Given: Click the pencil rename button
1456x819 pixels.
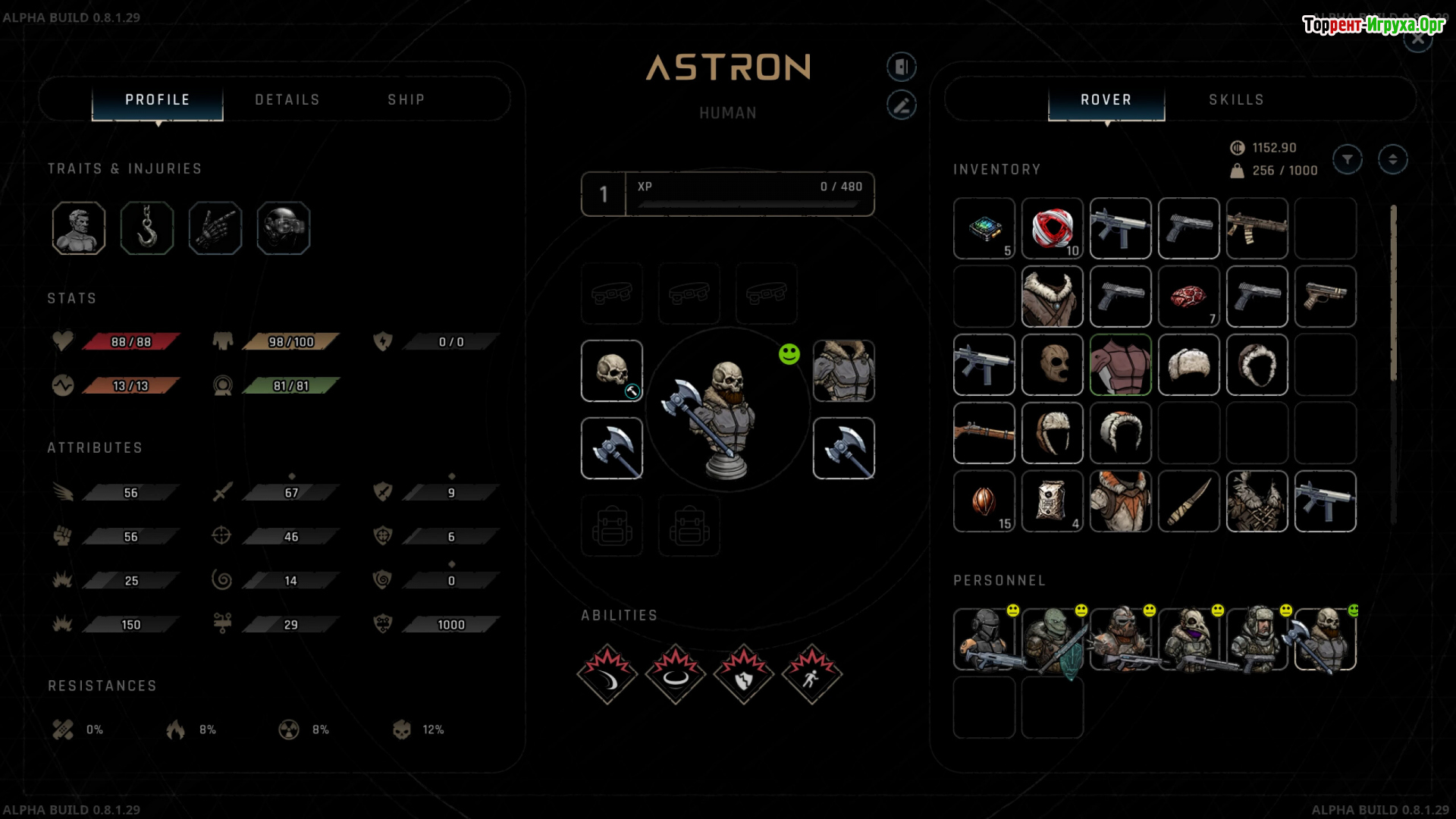Looking at the screenshot, I should (x=902, y=105).
